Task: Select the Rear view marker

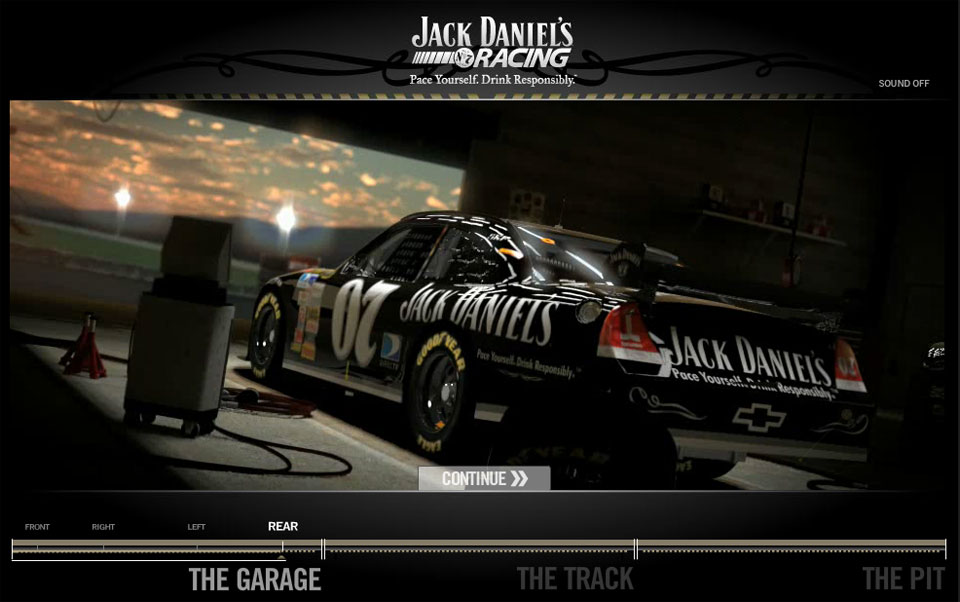Action: pos(282,527)
